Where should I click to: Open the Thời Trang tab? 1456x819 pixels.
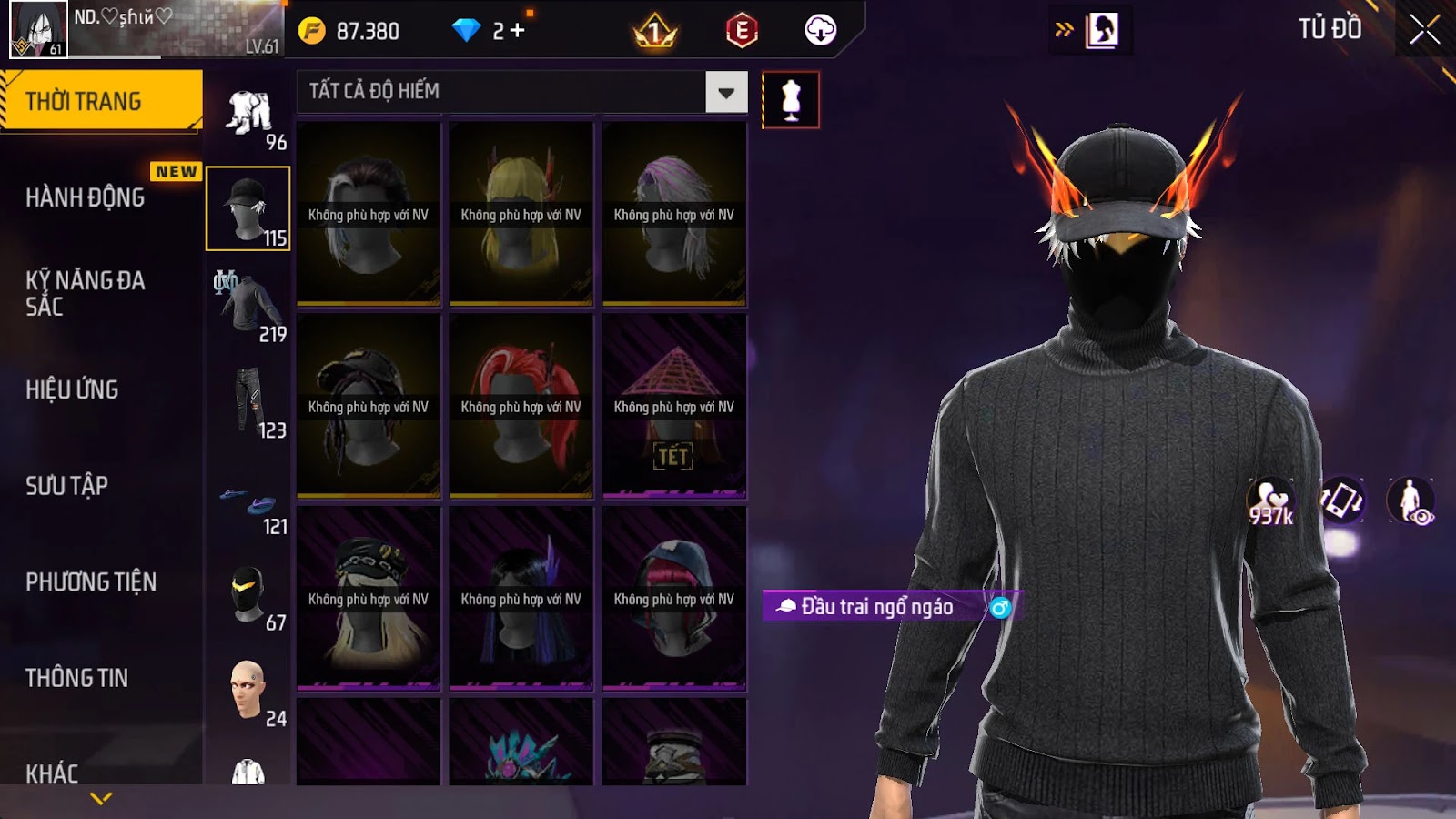click(x=101, y=101)
